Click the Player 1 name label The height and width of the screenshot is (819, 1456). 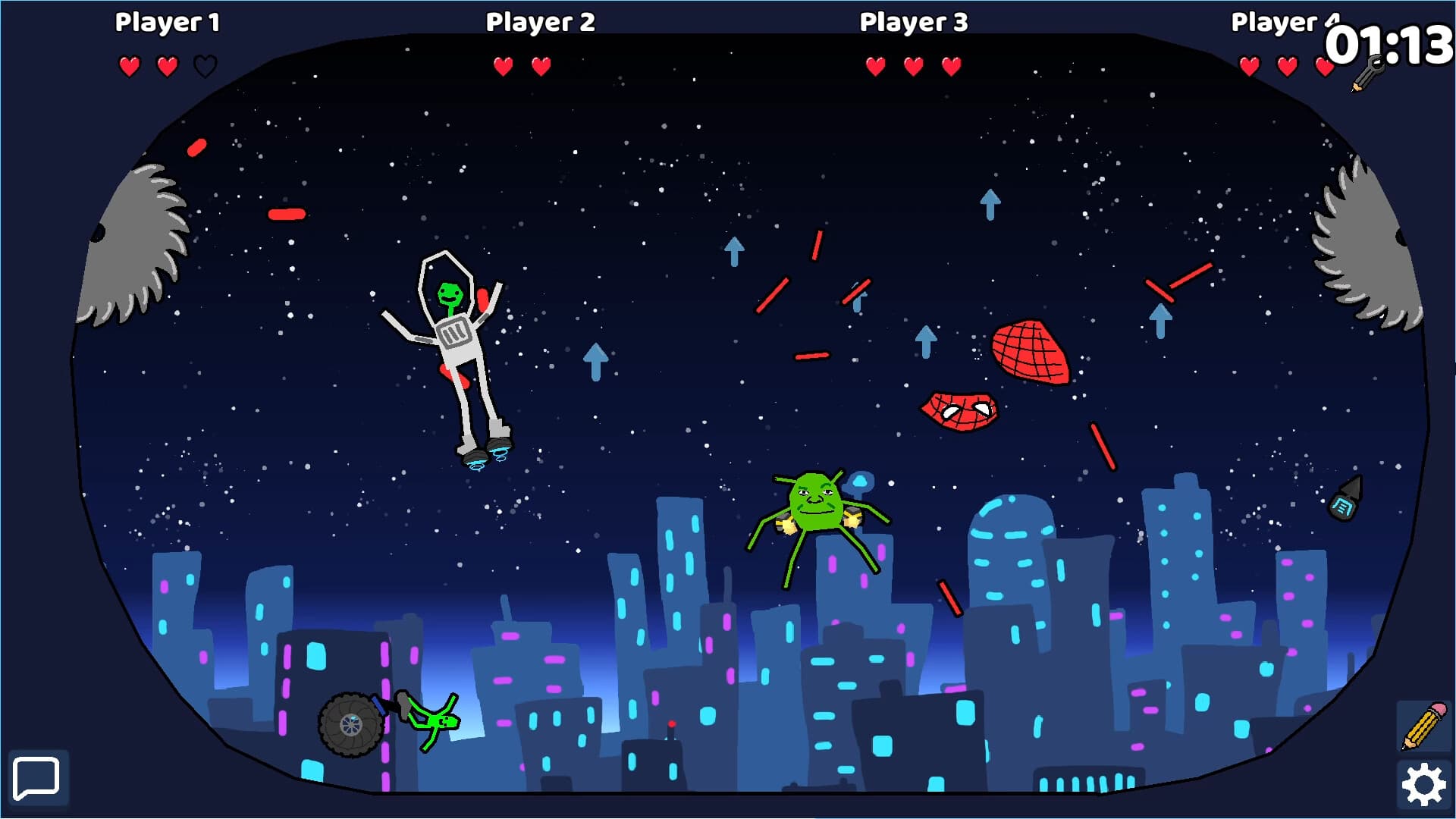168,22
